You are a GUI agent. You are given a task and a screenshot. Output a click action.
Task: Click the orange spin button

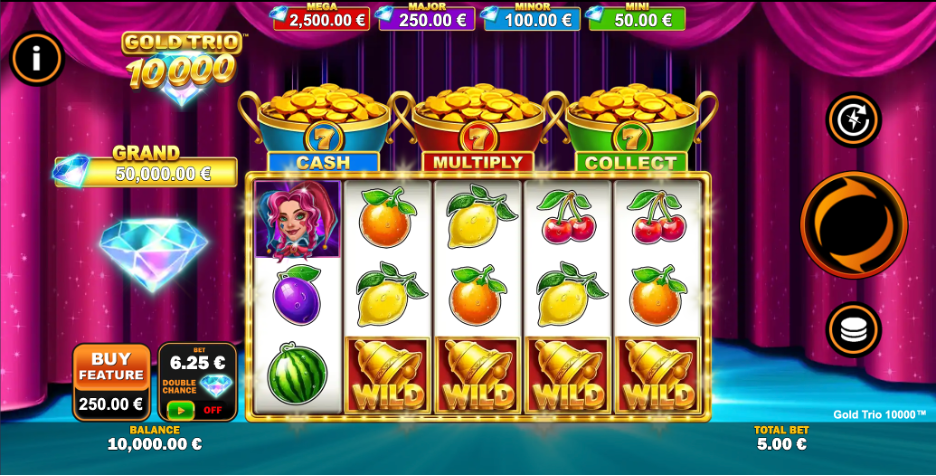(x=853, y=225)
